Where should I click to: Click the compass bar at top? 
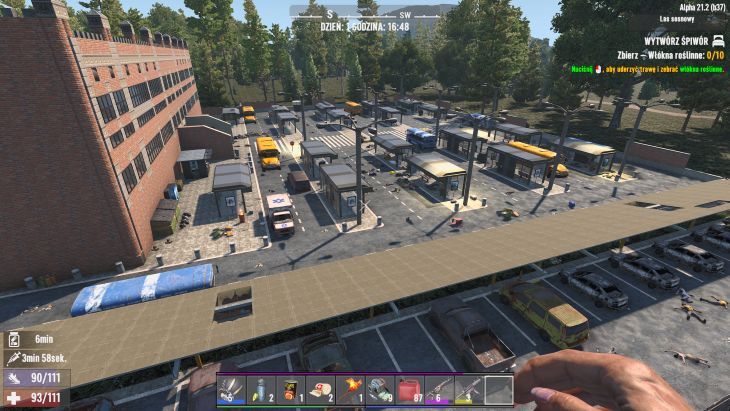tap(365, 13)
